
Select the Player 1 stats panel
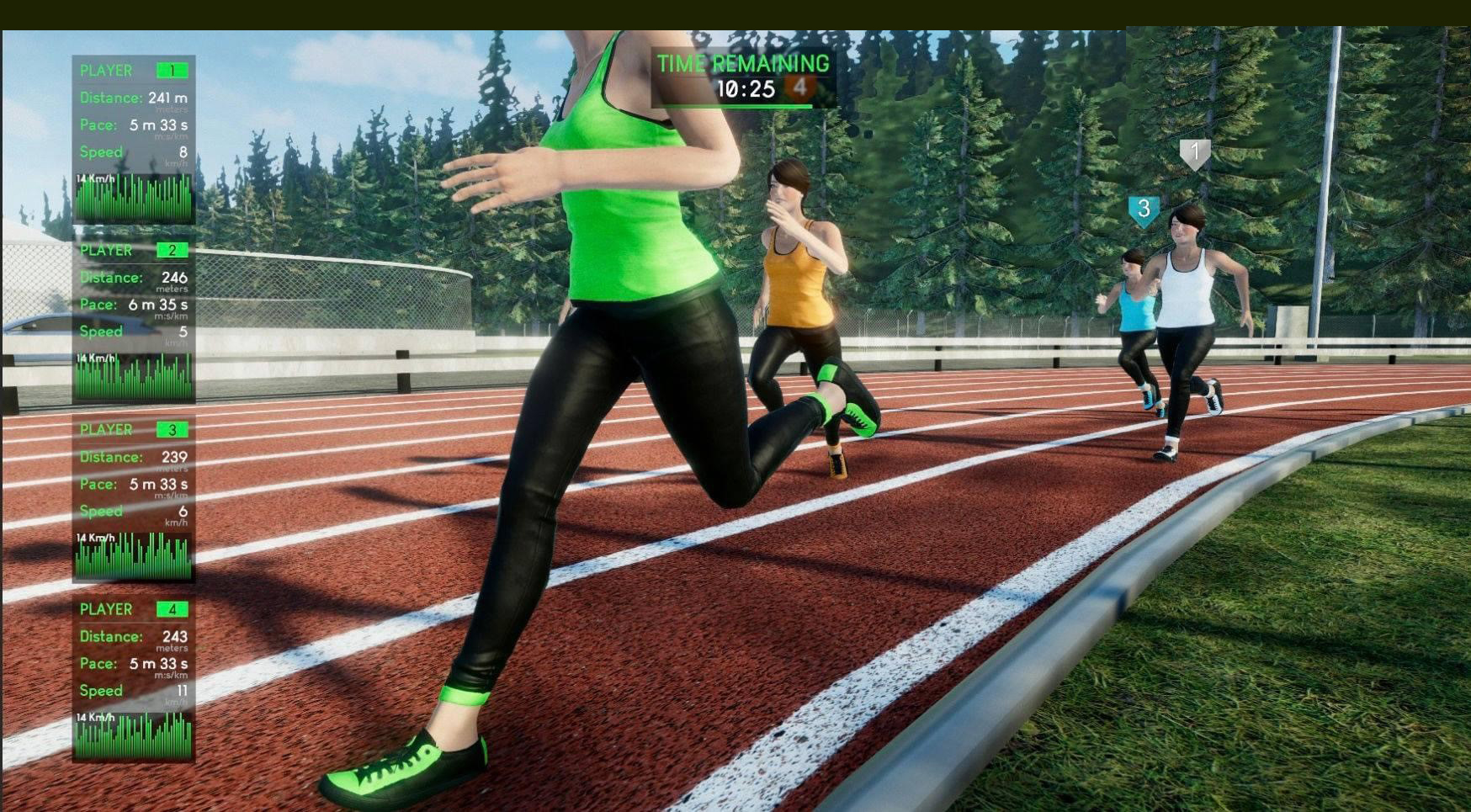[134, 139]
